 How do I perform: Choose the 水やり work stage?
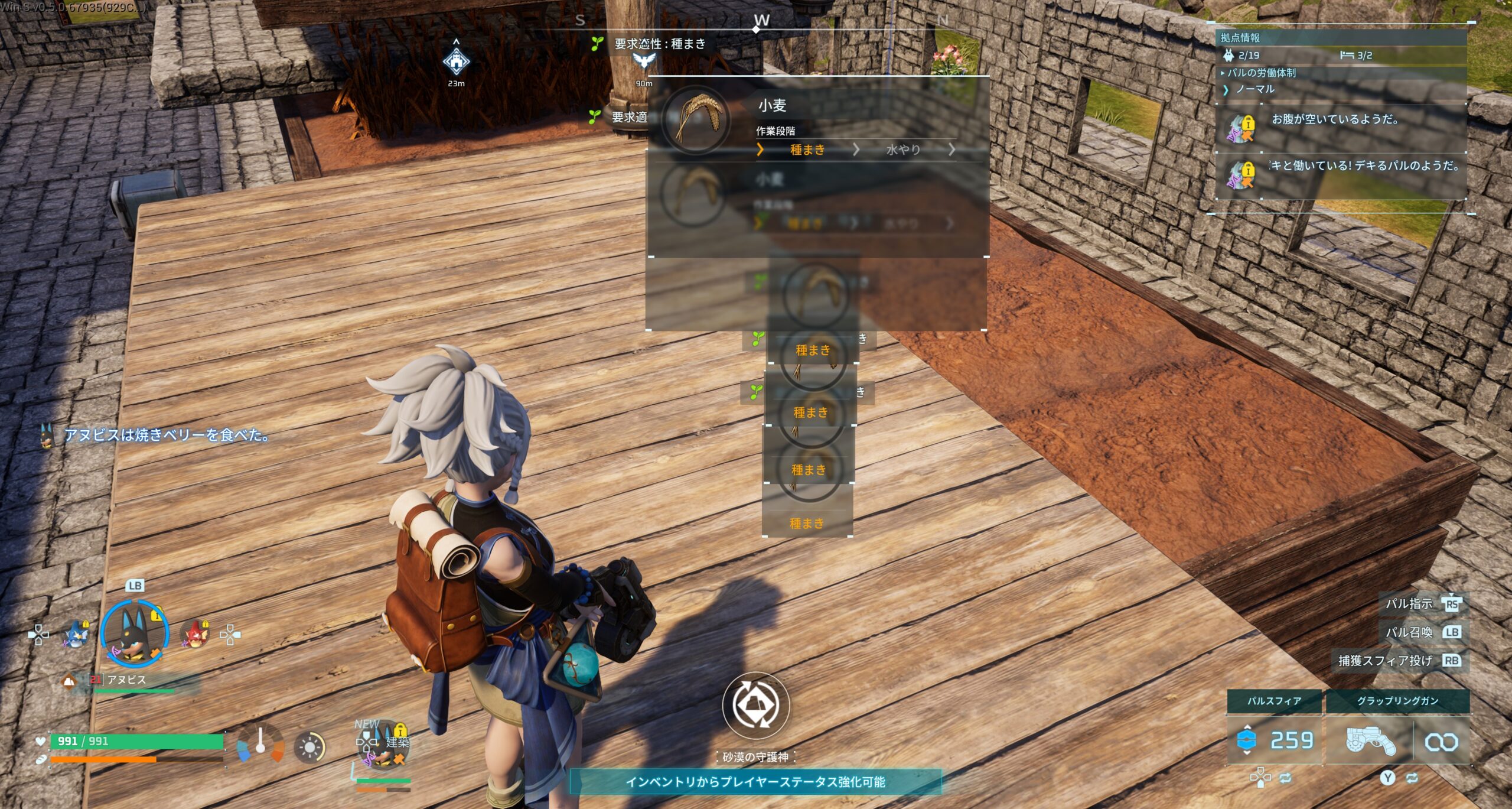[x=903, y=150]
